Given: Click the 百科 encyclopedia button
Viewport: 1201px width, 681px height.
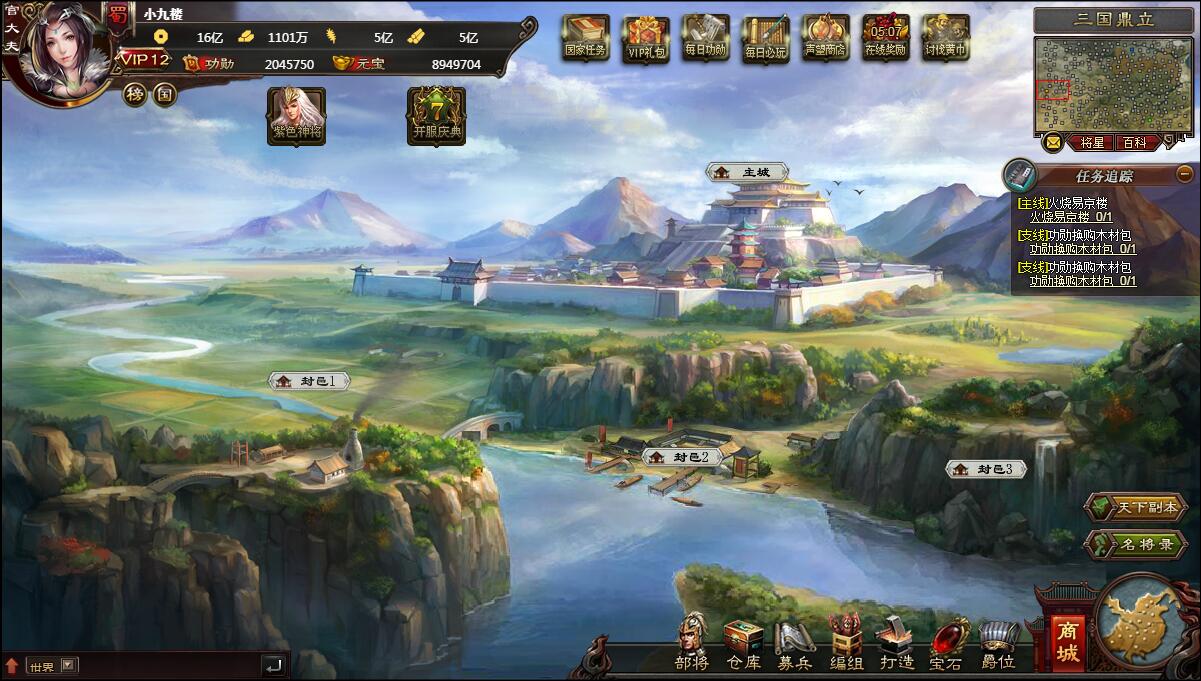Looking at the screenshot, I should (1134, 143).
